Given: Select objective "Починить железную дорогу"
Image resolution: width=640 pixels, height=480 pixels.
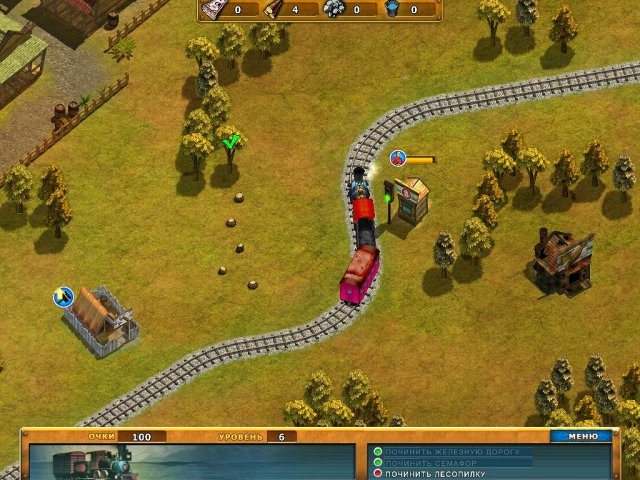Looking at the screenshot, I should [x=452, y=452].
